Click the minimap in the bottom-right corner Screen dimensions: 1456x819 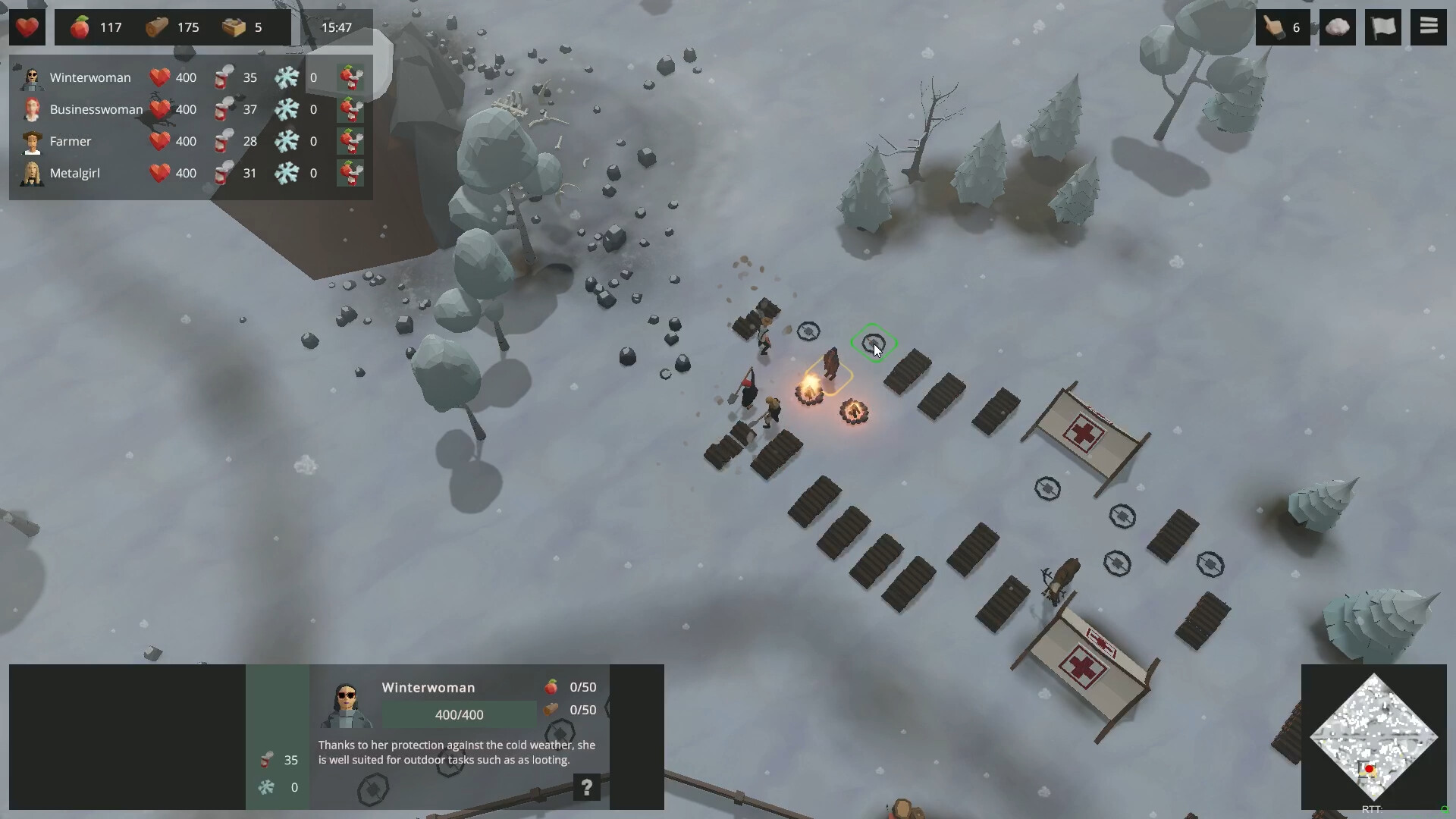click(x=1375, y=737)
